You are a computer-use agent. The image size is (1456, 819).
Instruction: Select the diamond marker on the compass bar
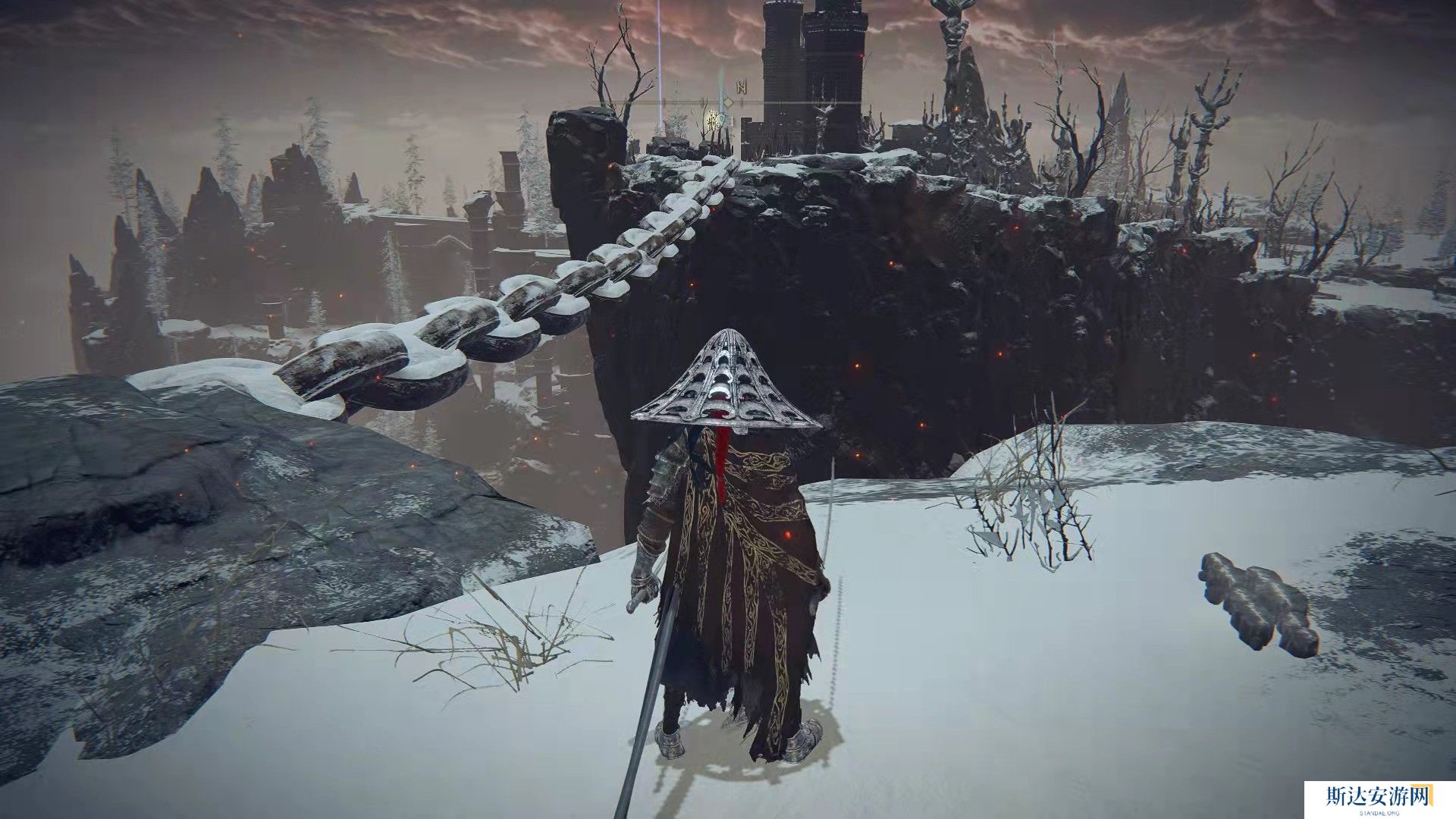728,102
